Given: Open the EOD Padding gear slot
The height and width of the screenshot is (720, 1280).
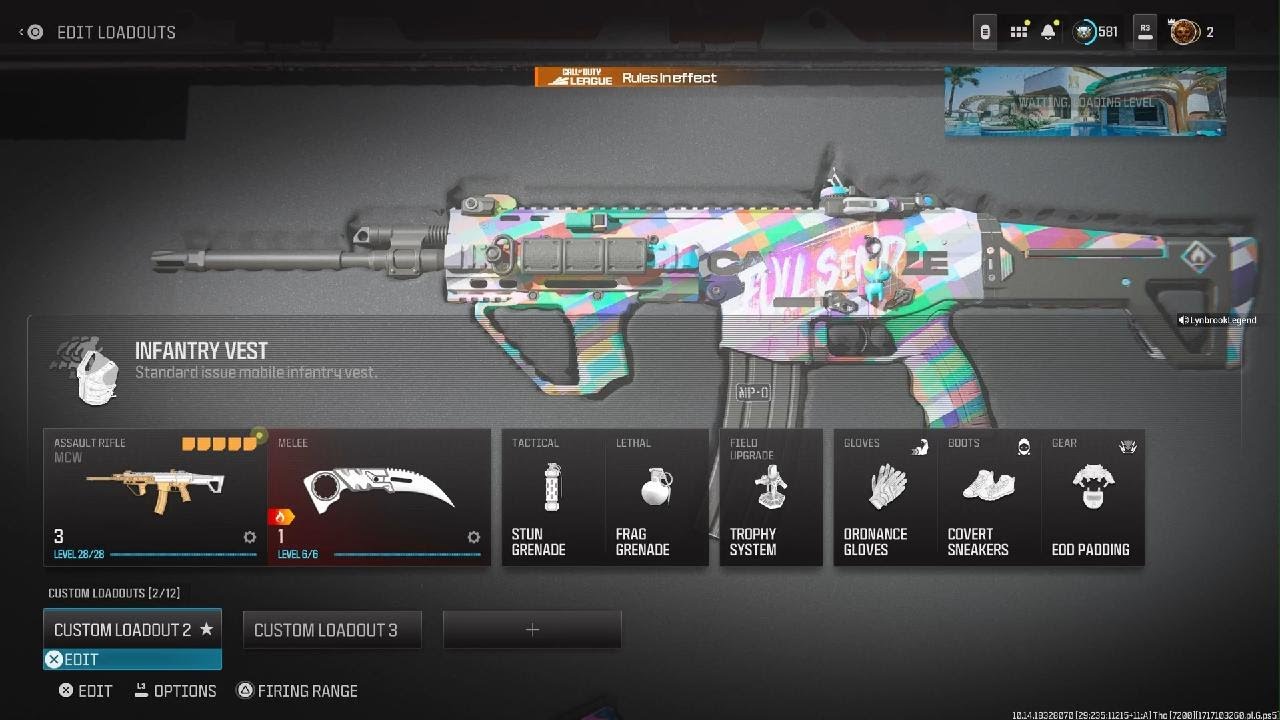Looking at the screenshot, I should [1092, 497].
